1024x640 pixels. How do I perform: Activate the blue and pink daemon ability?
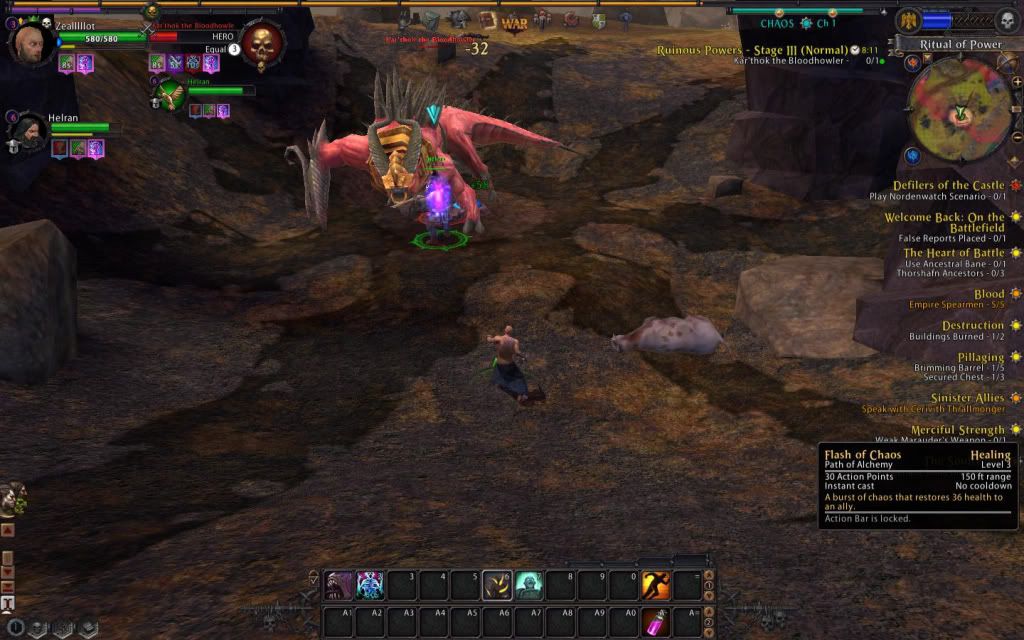370,585
